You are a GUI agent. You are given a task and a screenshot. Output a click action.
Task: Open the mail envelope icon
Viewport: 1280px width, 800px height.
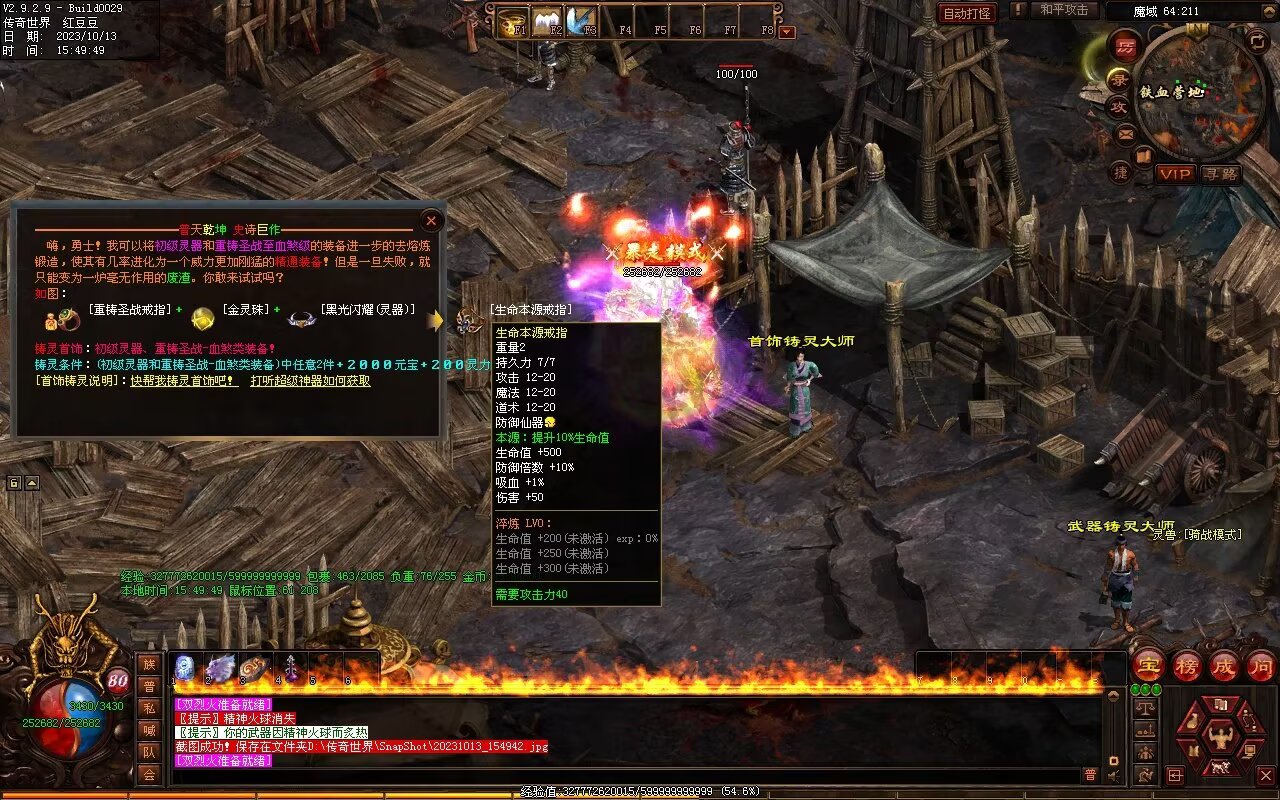(1126, 133)
